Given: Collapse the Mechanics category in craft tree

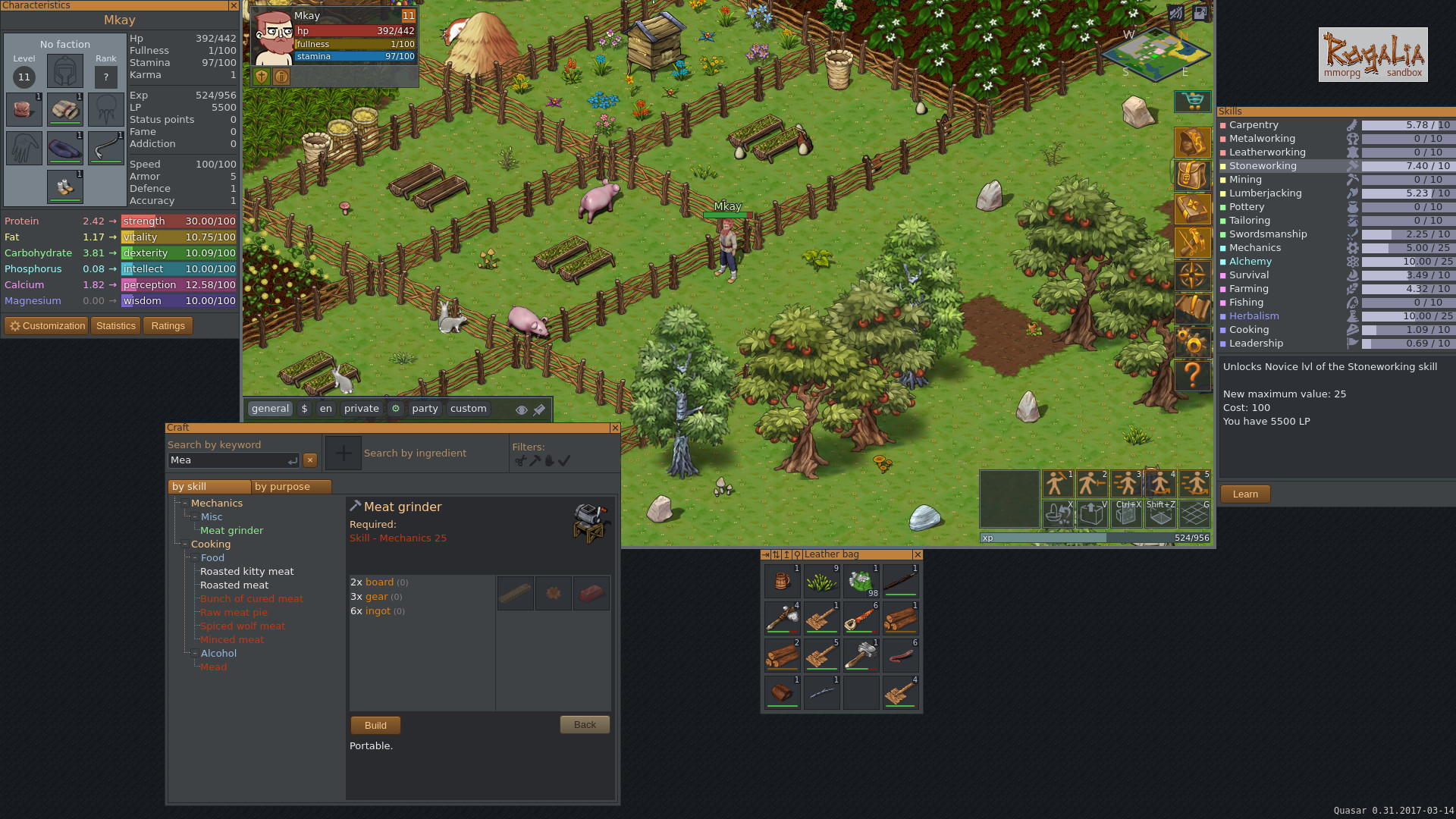Looking at the screenshot, I should (x=185, y=503).
